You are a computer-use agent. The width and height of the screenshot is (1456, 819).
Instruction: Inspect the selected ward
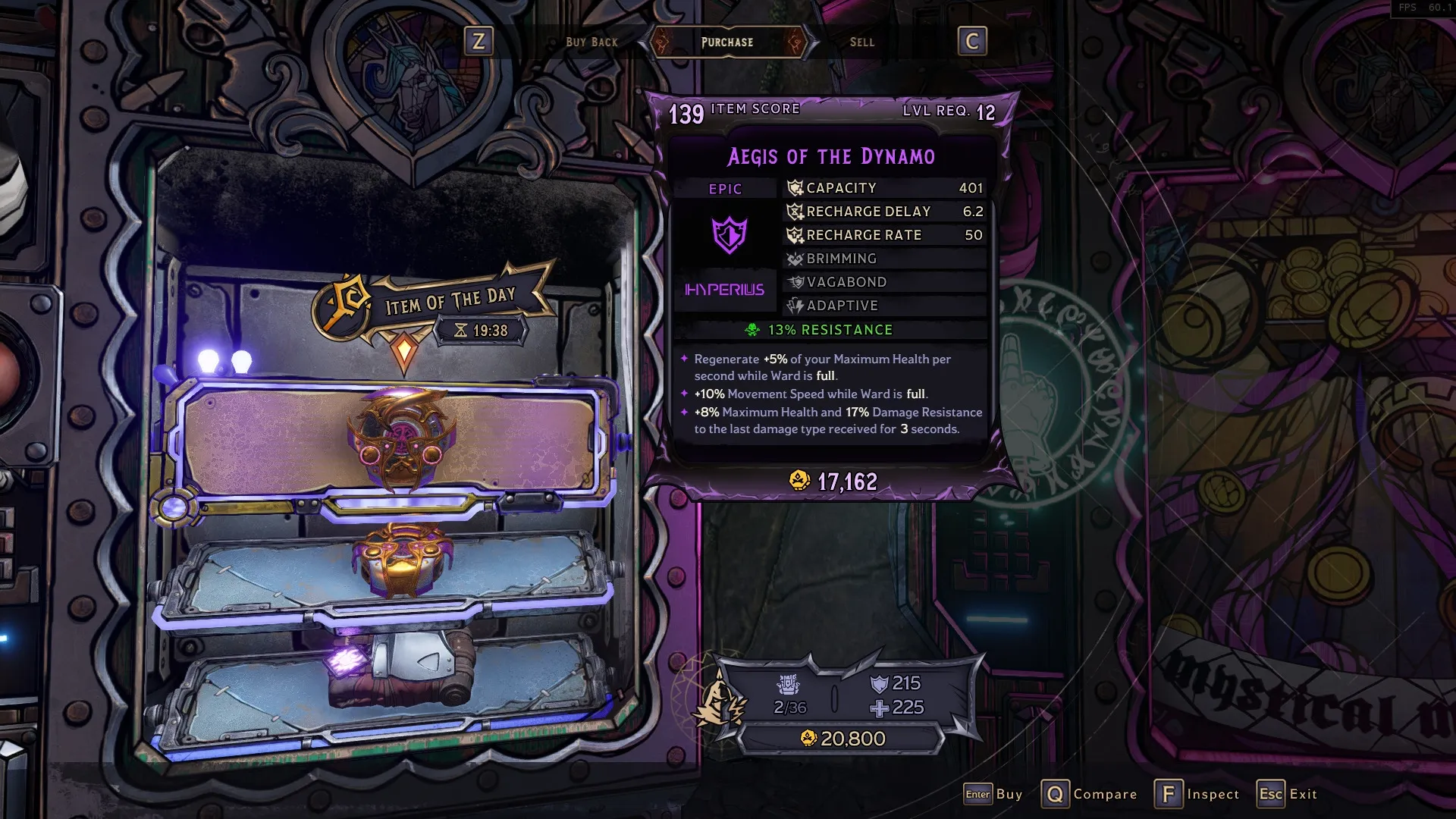tap(1197, 794)
